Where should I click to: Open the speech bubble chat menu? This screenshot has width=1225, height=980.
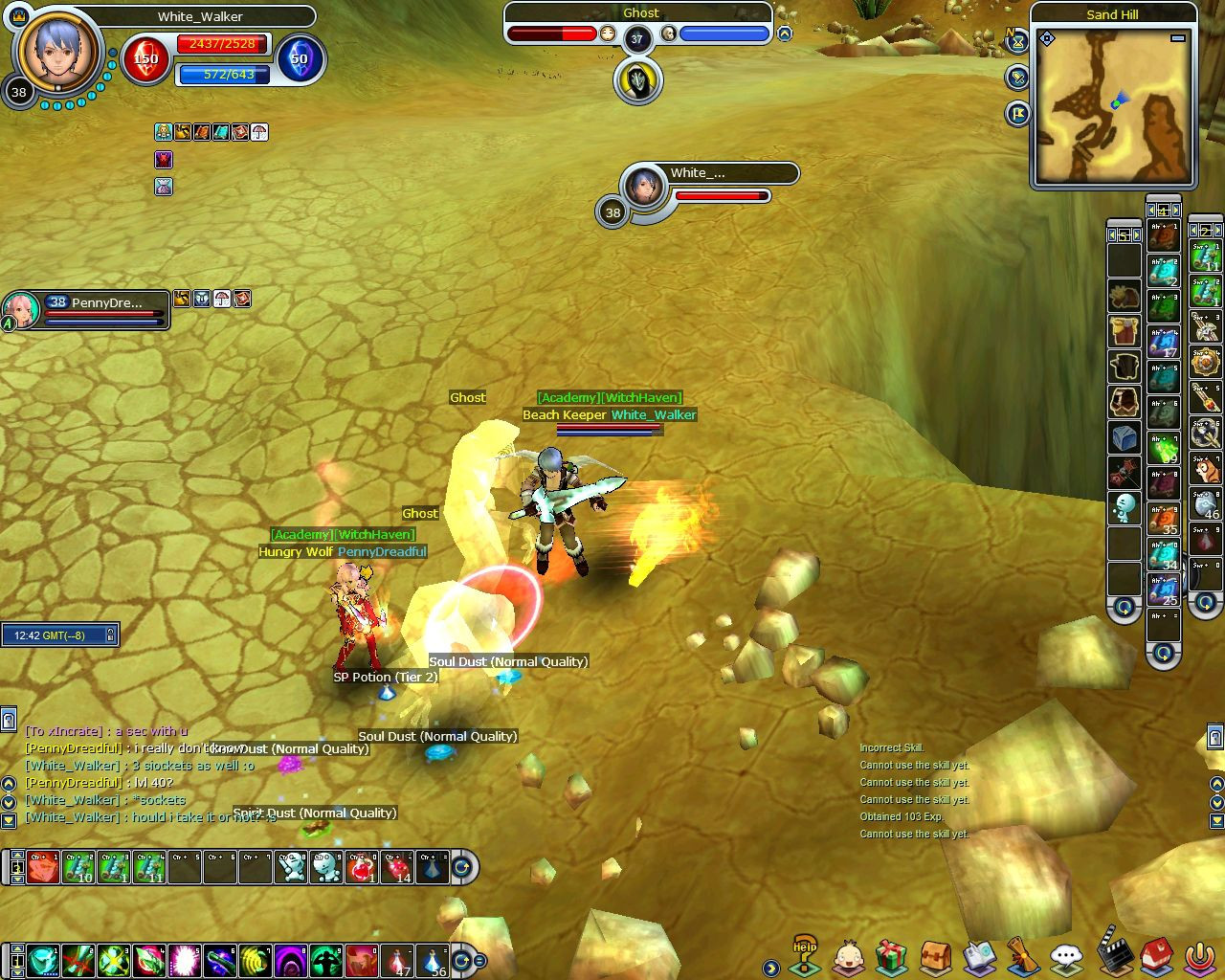click(x=1066, y=956)
